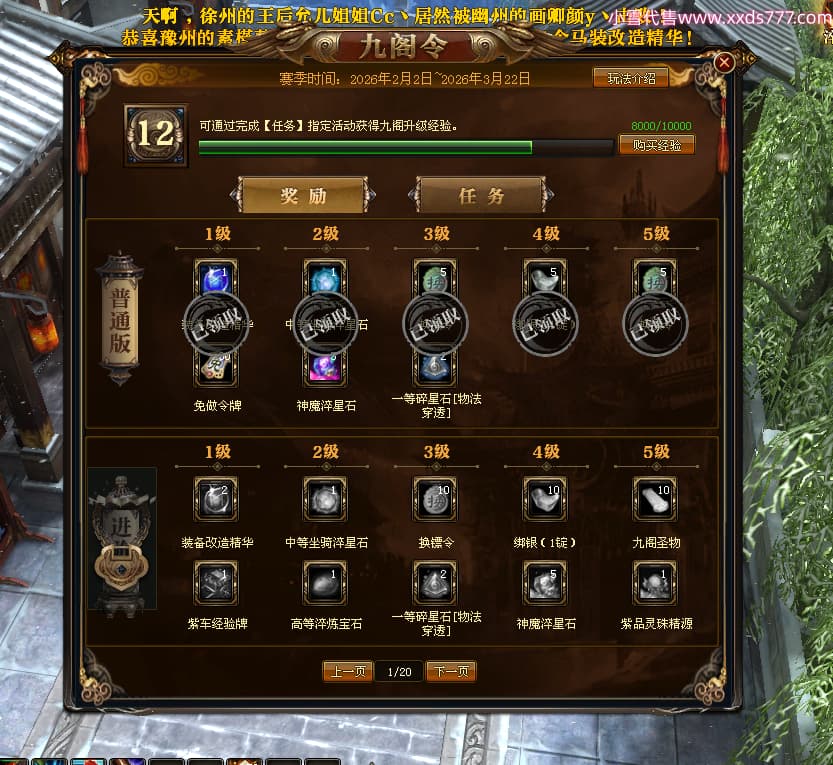
Task: Select the 紫车经验牌 reward icon
Action: pos(215,582)
